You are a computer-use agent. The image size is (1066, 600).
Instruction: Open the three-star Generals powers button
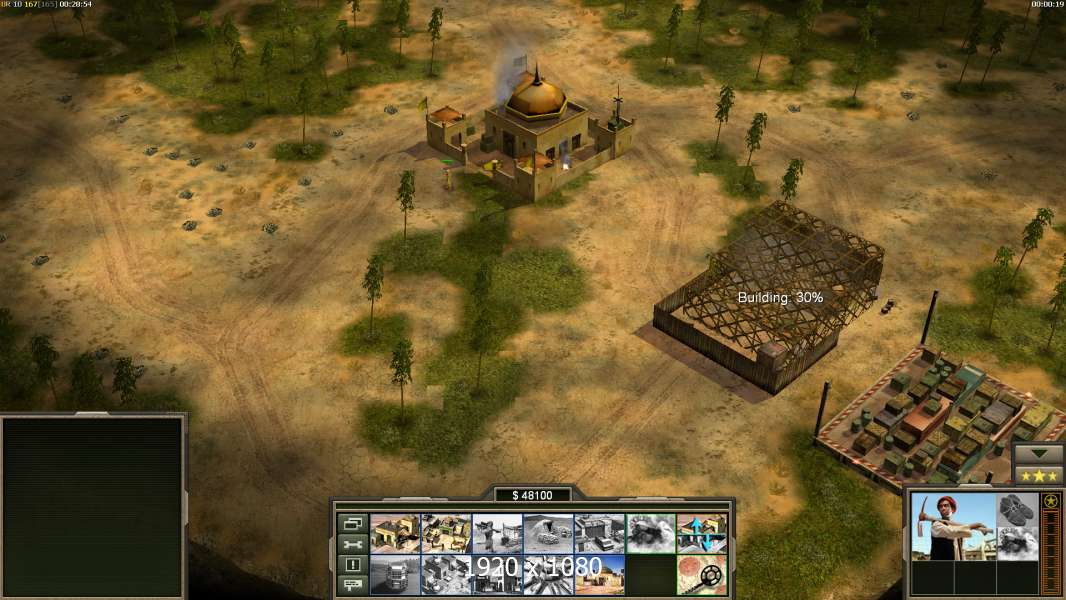click(x=1039, y=475)
